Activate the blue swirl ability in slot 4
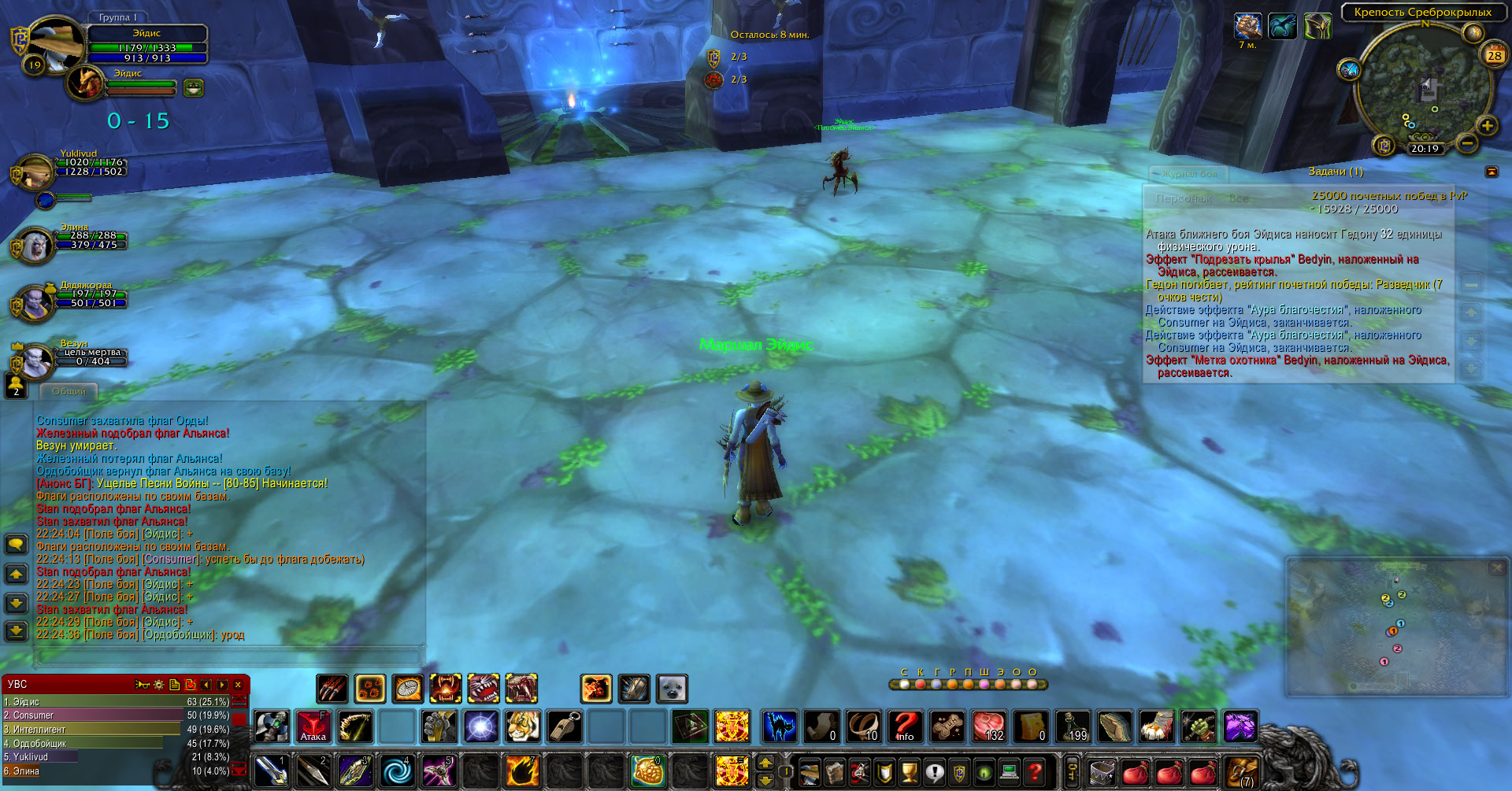1512x791 pixels. [x=397, y=771]
